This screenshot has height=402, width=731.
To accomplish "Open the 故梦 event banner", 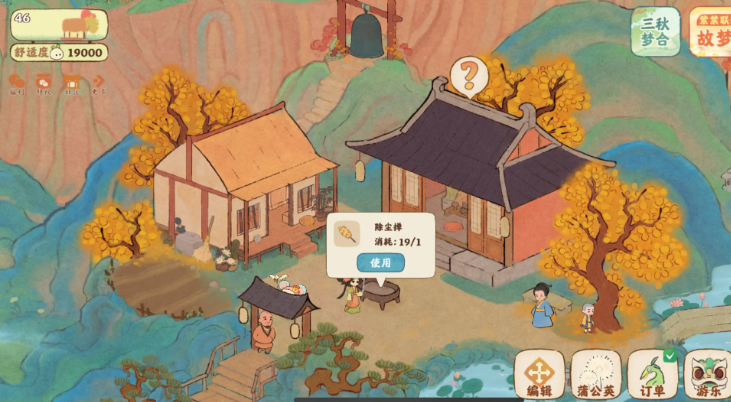I will pos(712,31).
